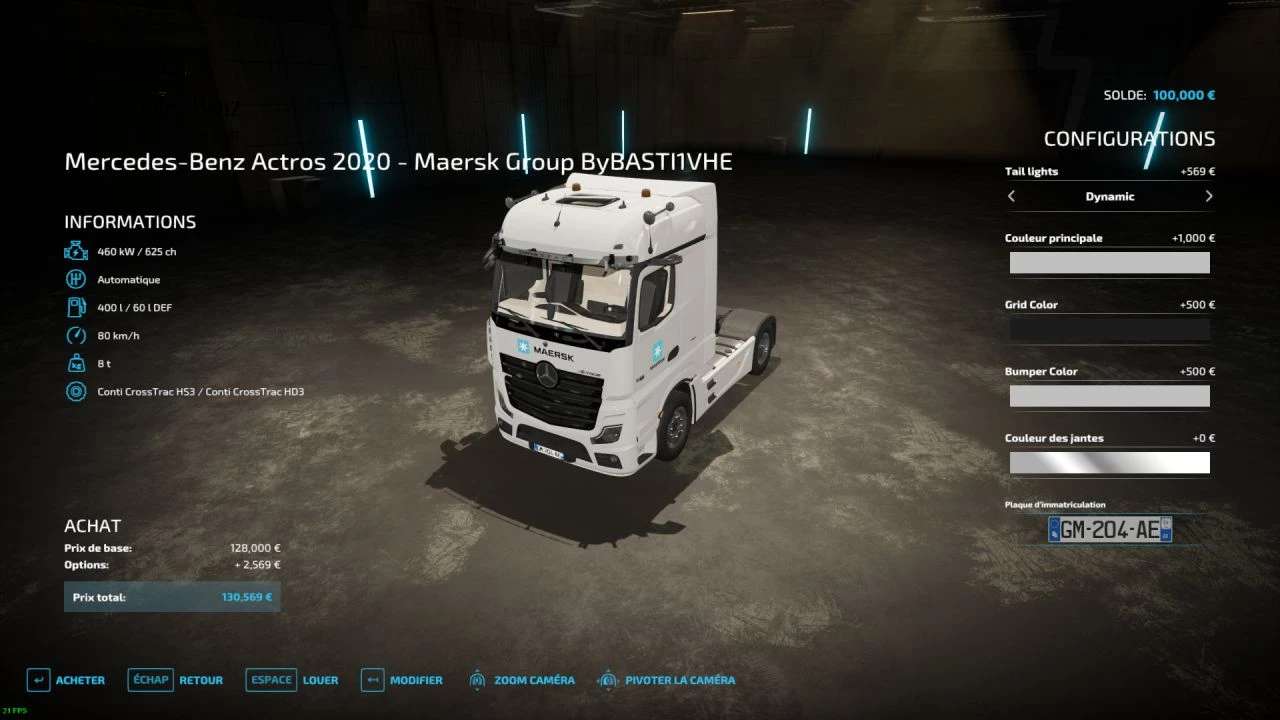Screen dimensions: 1280x720
Task: Go back with the RETOUR button
Action: 176,680
